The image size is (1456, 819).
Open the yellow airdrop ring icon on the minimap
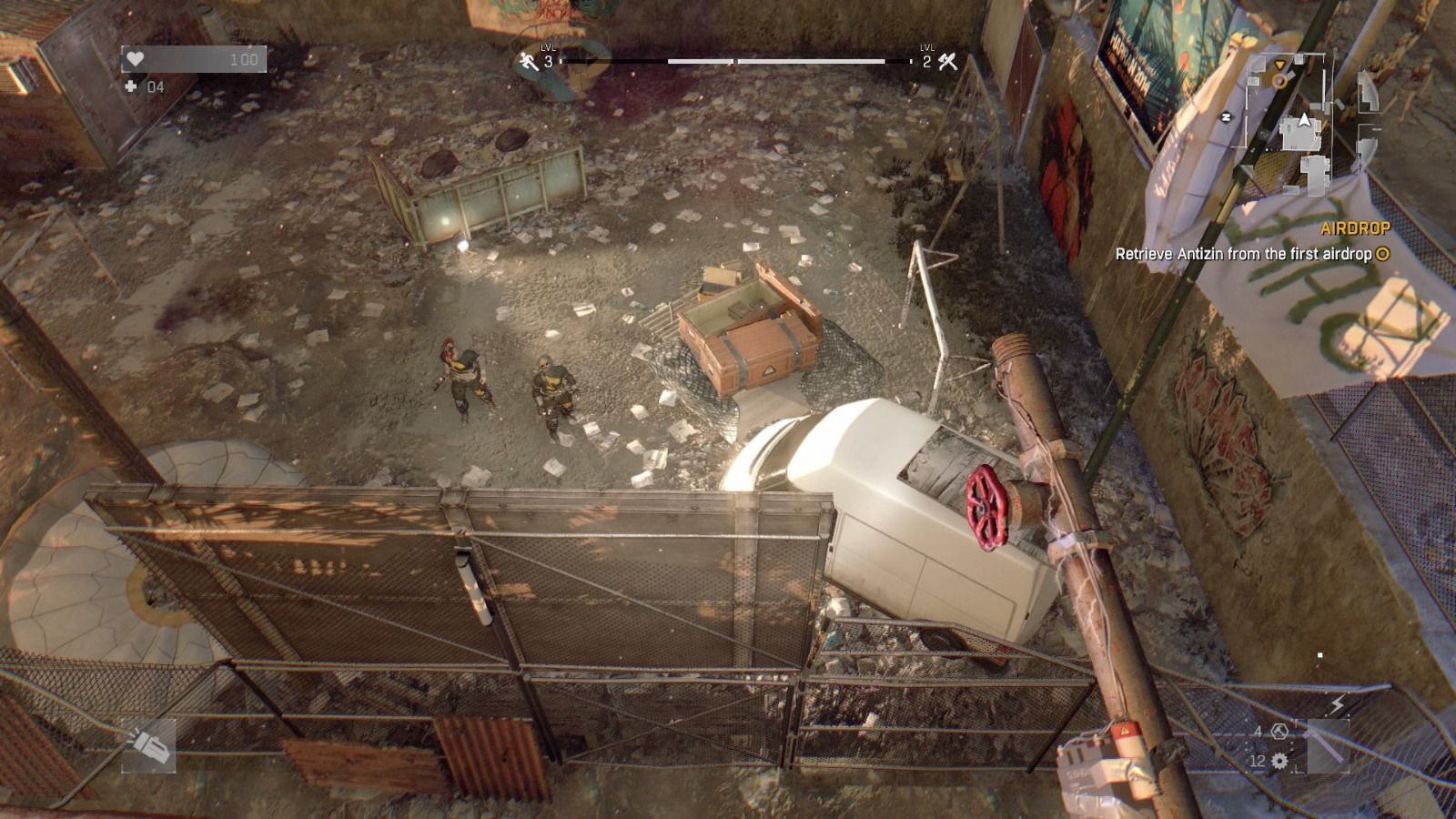pos(1279,81)
